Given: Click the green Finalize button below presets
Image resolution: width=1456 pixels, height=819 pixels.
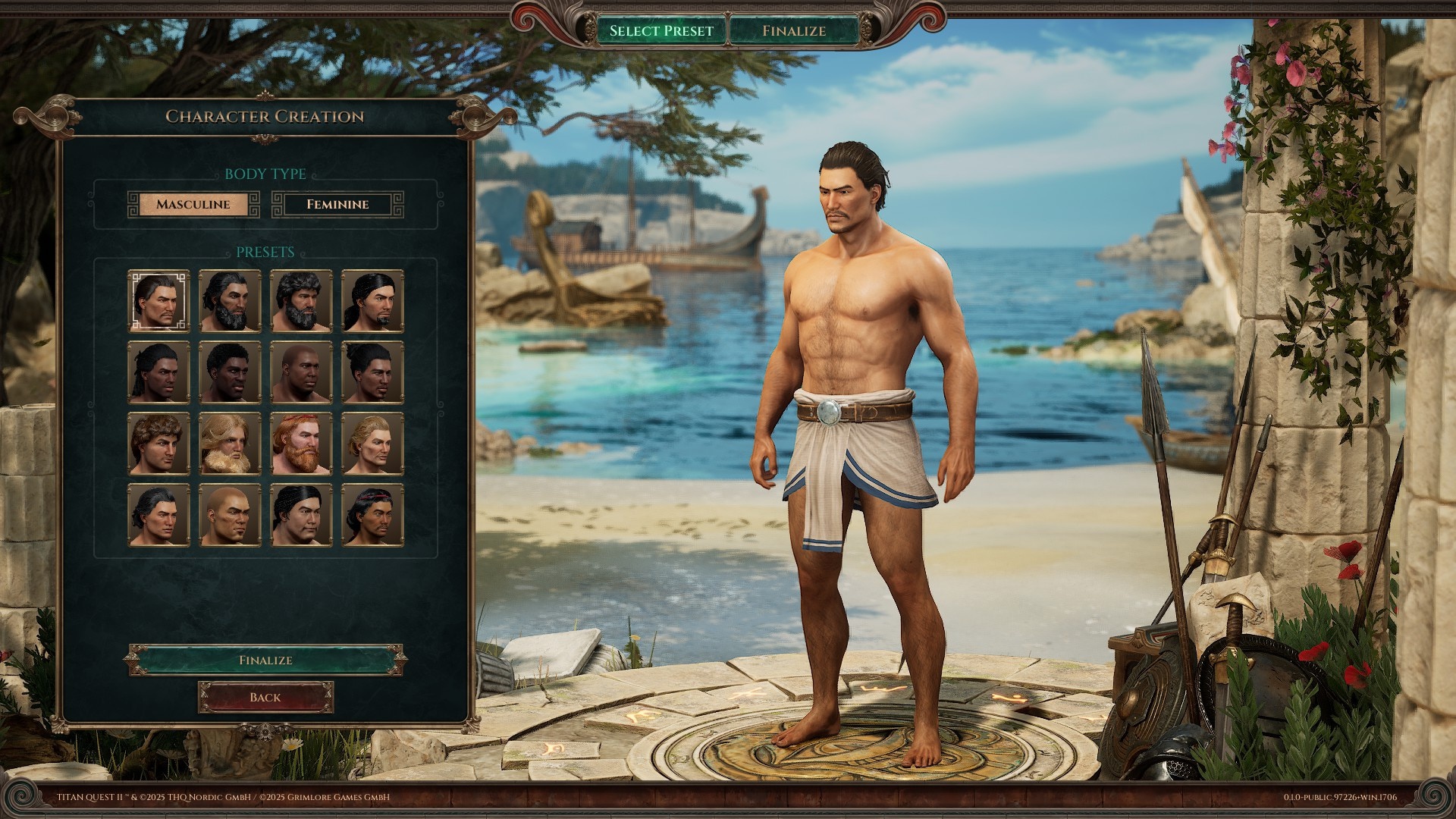Looking at the screenshot, I should [x=265, y=660].
